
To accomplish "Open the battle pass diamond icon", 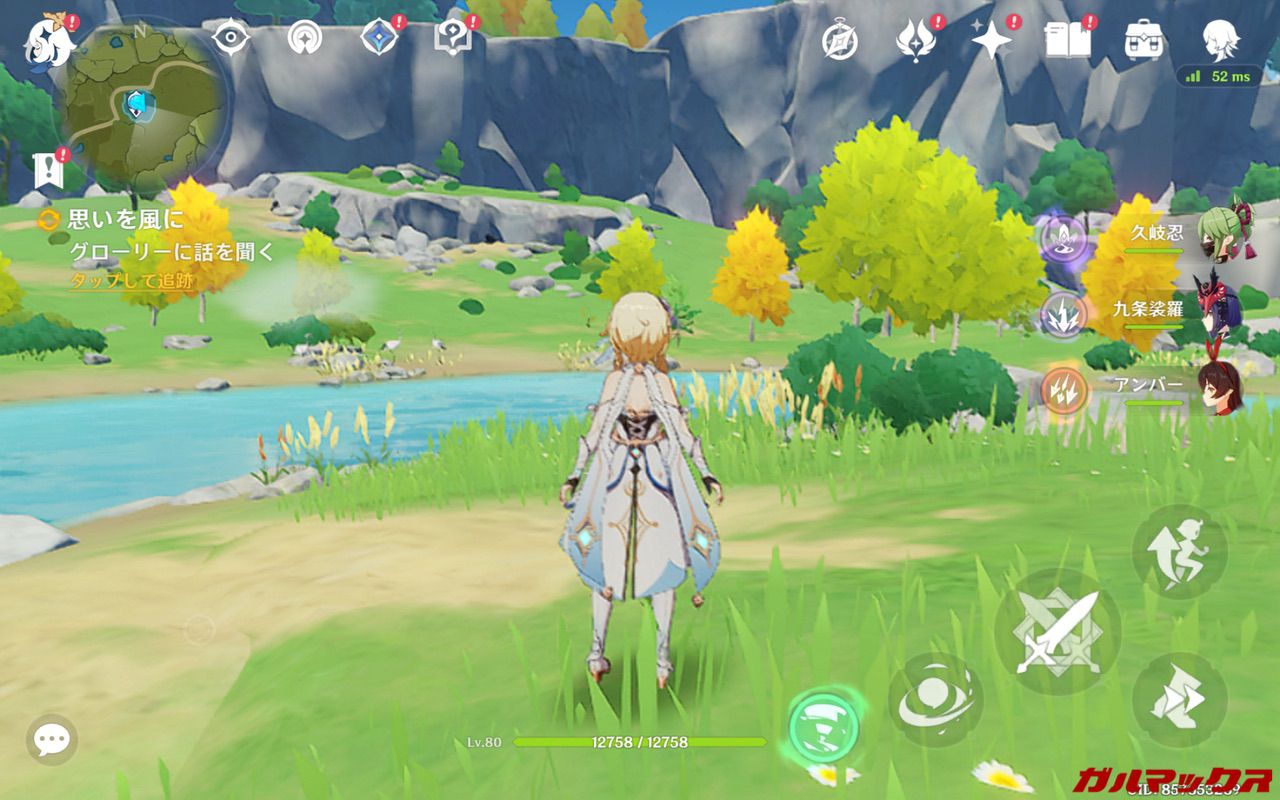I will click(379, 38).
